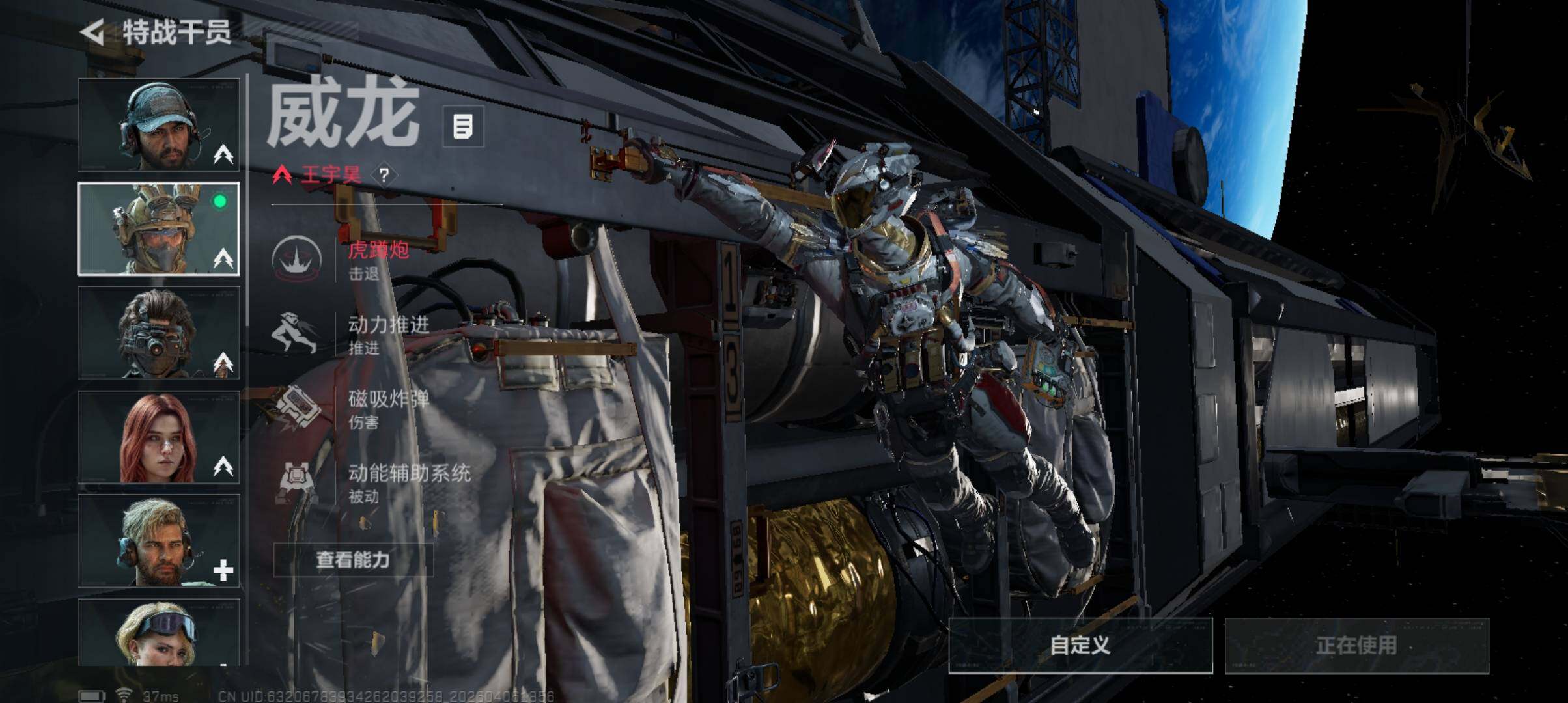Select the blonde operator wearing goggles
Image resolution: width=1568 pixels, height=703 pixels.
point(159,633)
